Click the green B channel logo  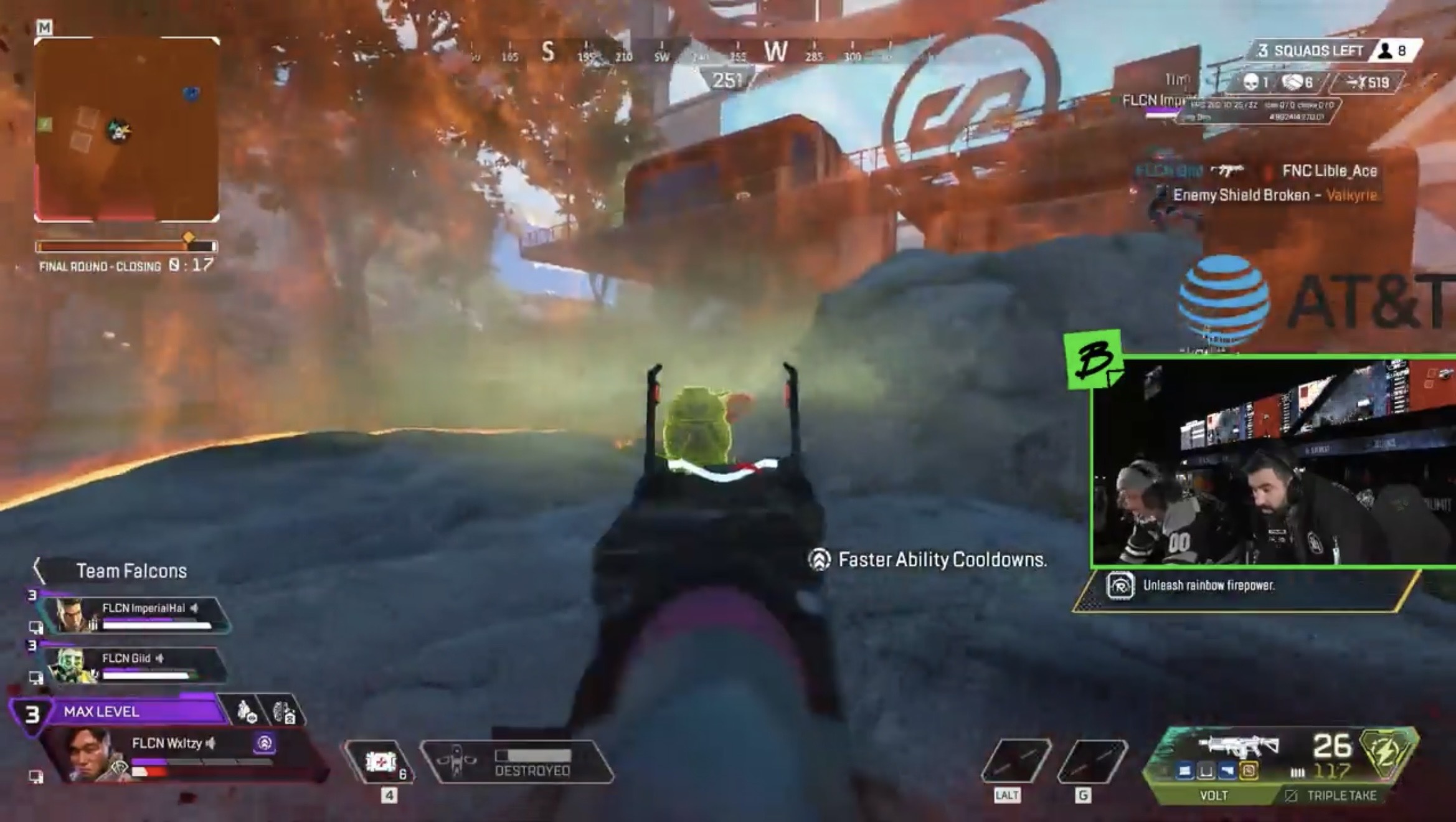click(1094, 360)
